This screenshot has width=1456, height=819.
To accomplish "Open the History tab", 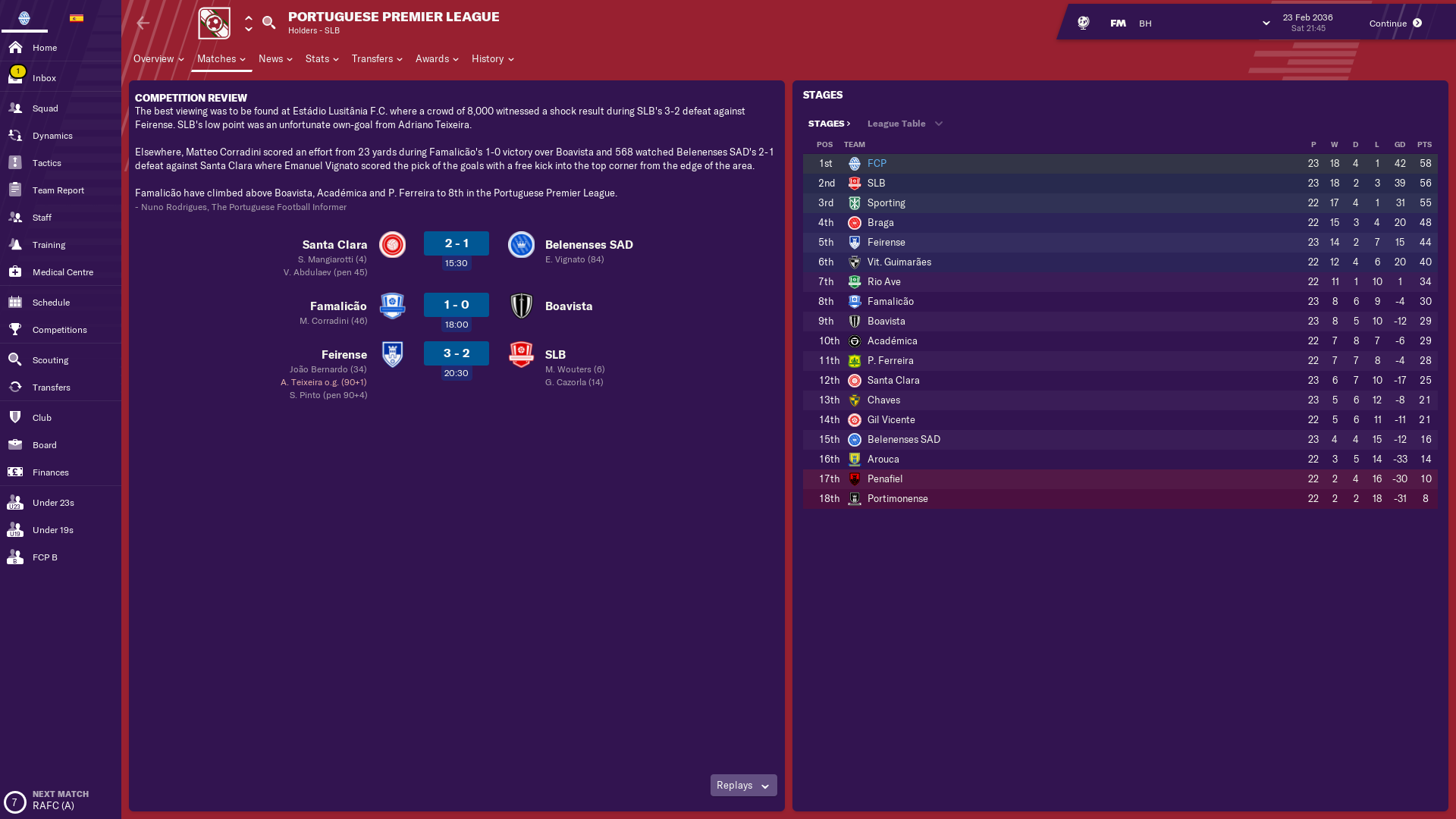I will (492, 59).
